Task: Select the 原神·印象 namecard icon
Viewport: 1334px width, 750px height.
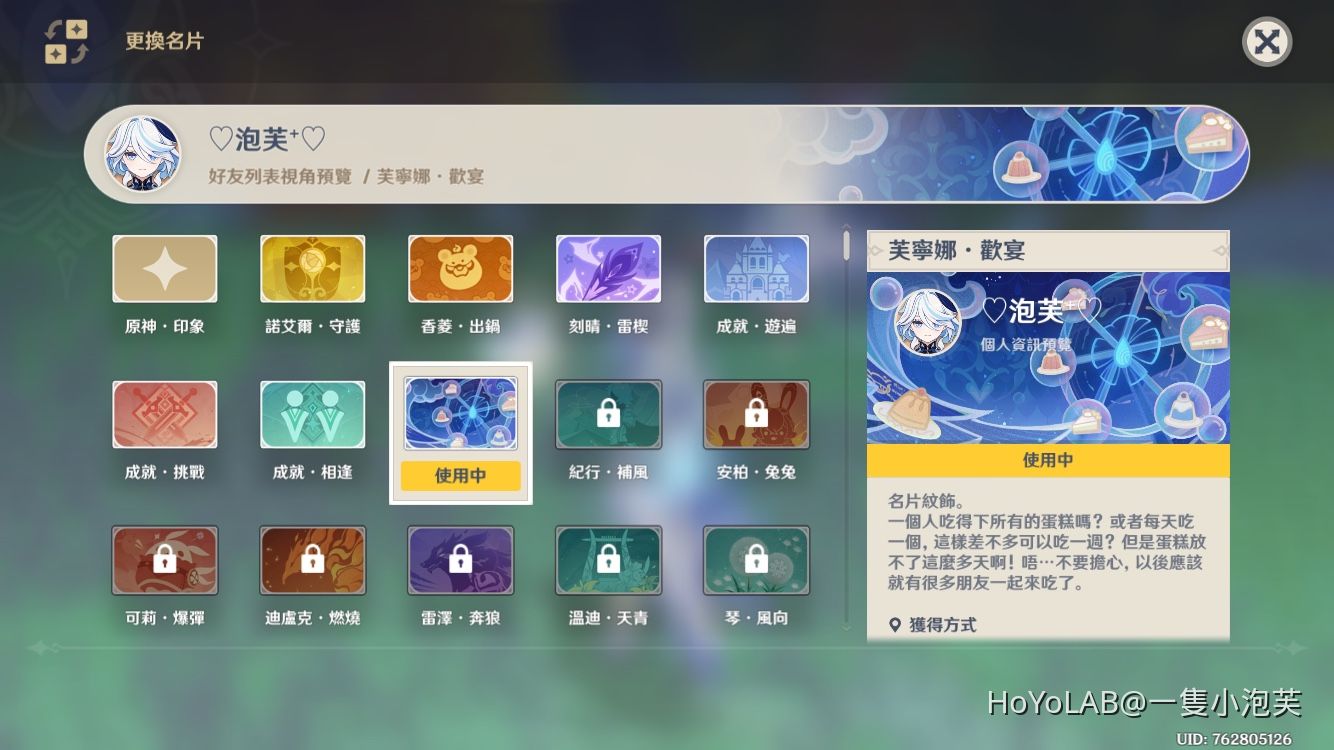Action: (x=164, y=268)
